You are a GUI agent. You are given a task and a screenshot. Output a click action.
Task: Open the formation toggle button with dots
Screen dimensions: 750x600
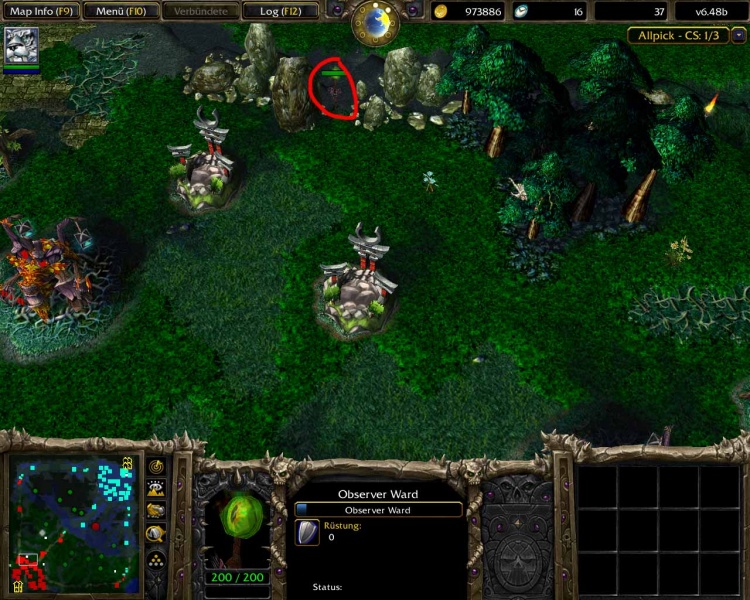tap(156, 559)
